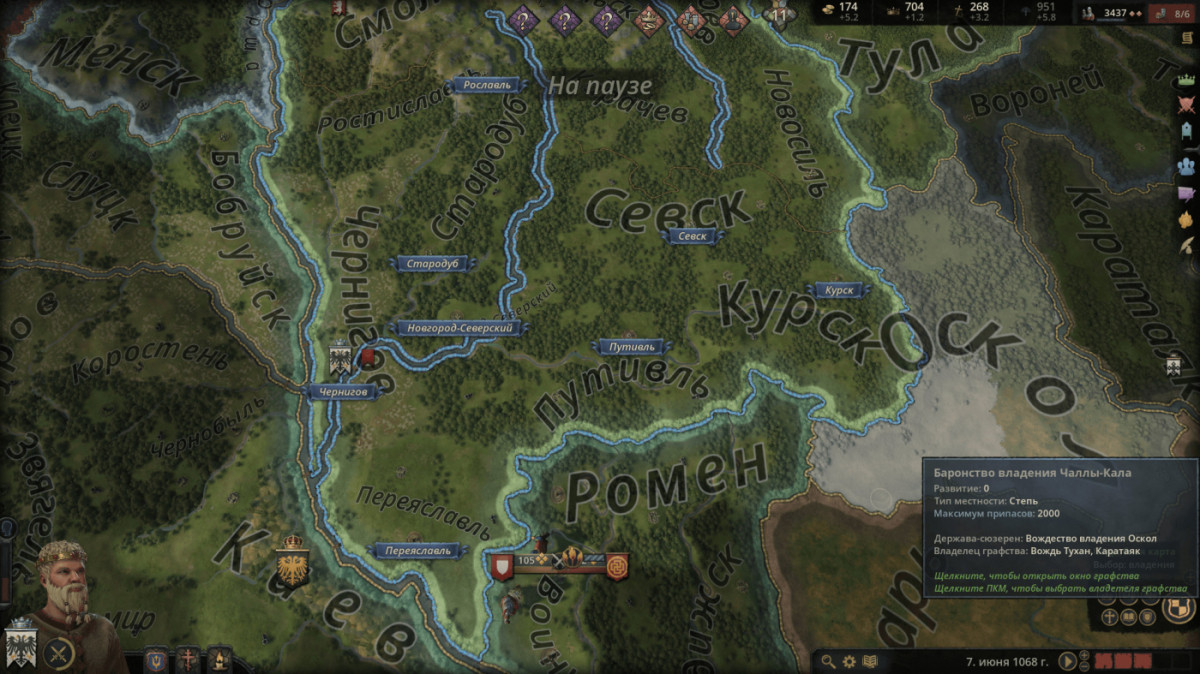Open the gold treasury counter
This screenshot has width=1200, height=674.
click(842, 11)
